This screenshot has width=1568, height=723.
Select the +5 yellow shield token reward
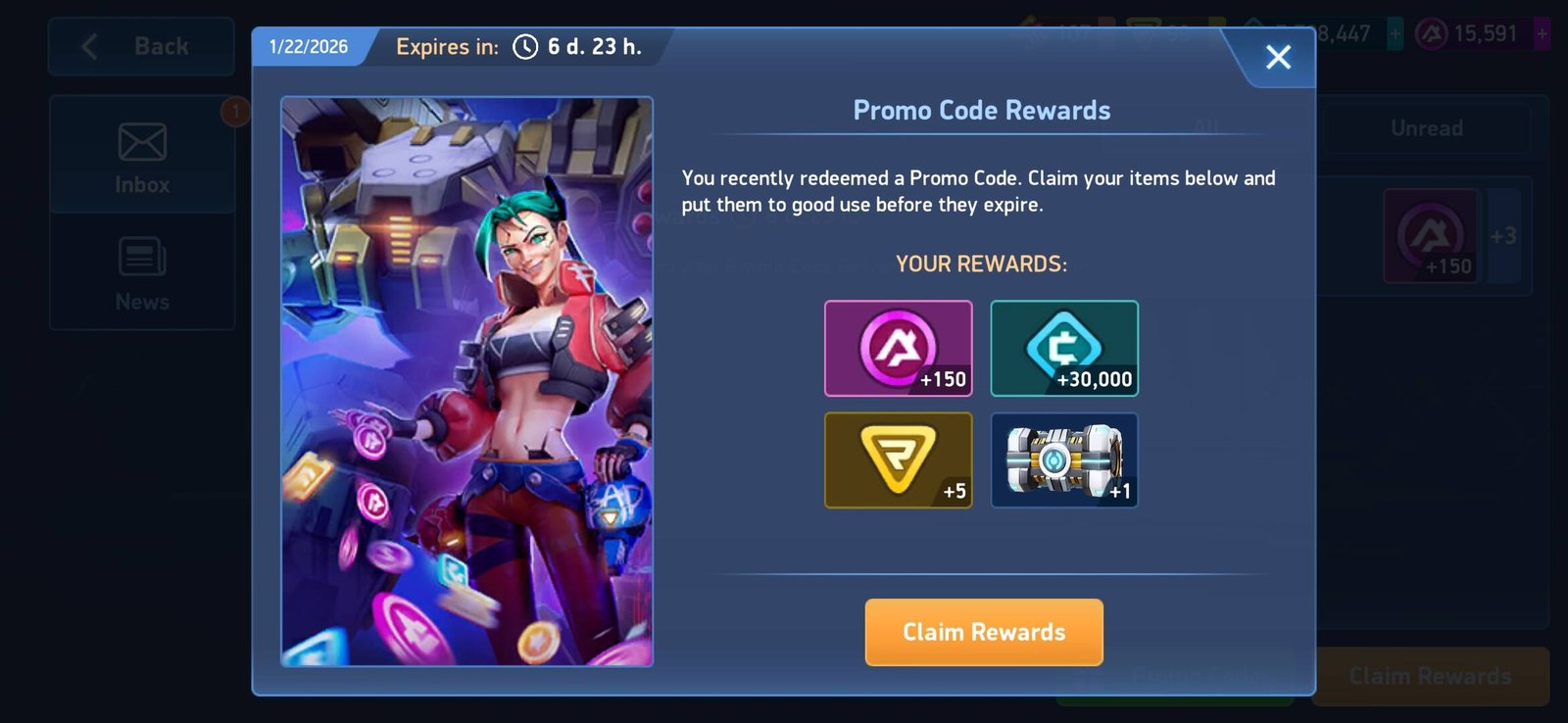coord(898,459)
